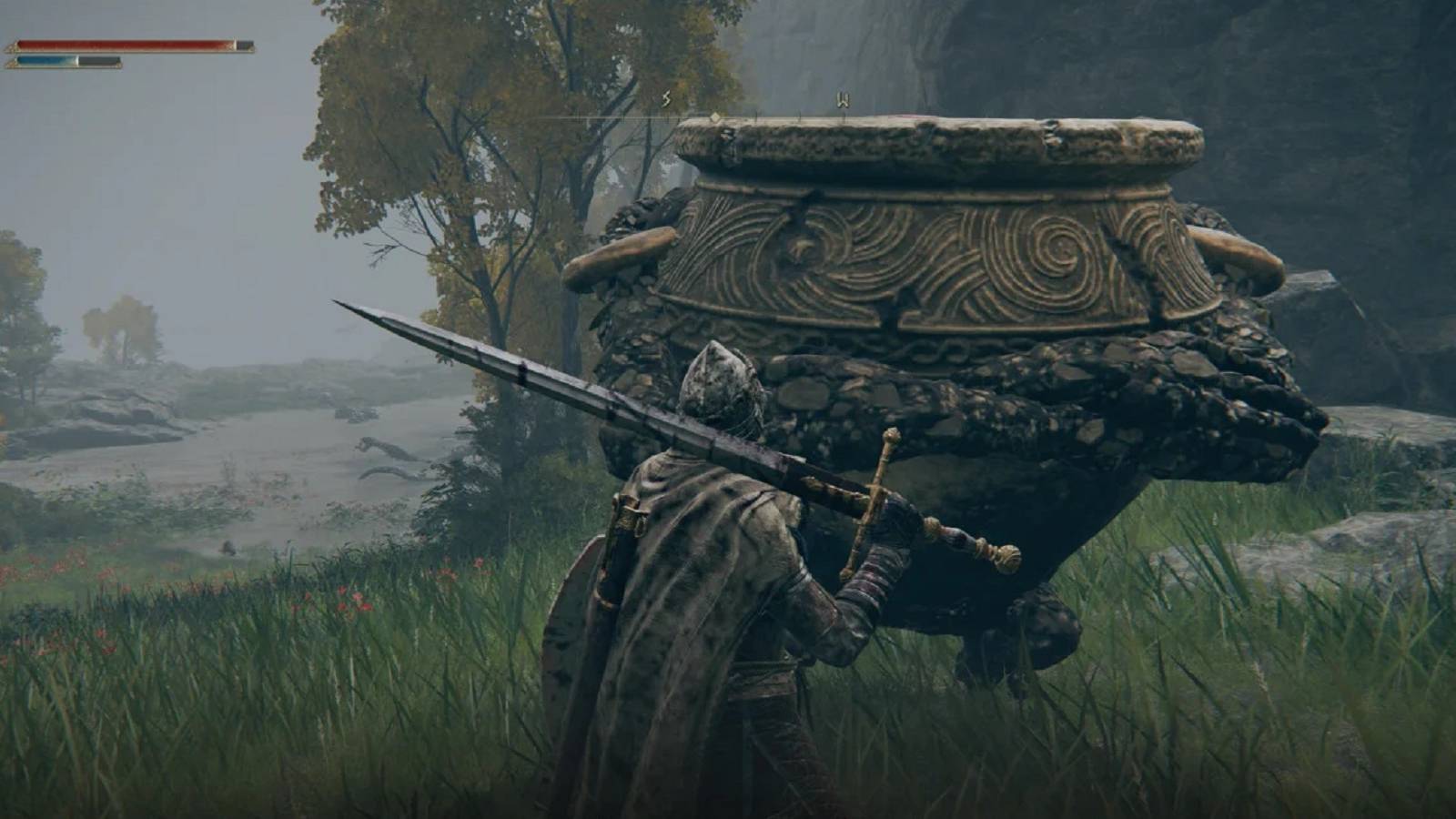The image size is (1456, 819).
Task: Select the diamond waypoint marker on the compass
Action: pos(715,117)
